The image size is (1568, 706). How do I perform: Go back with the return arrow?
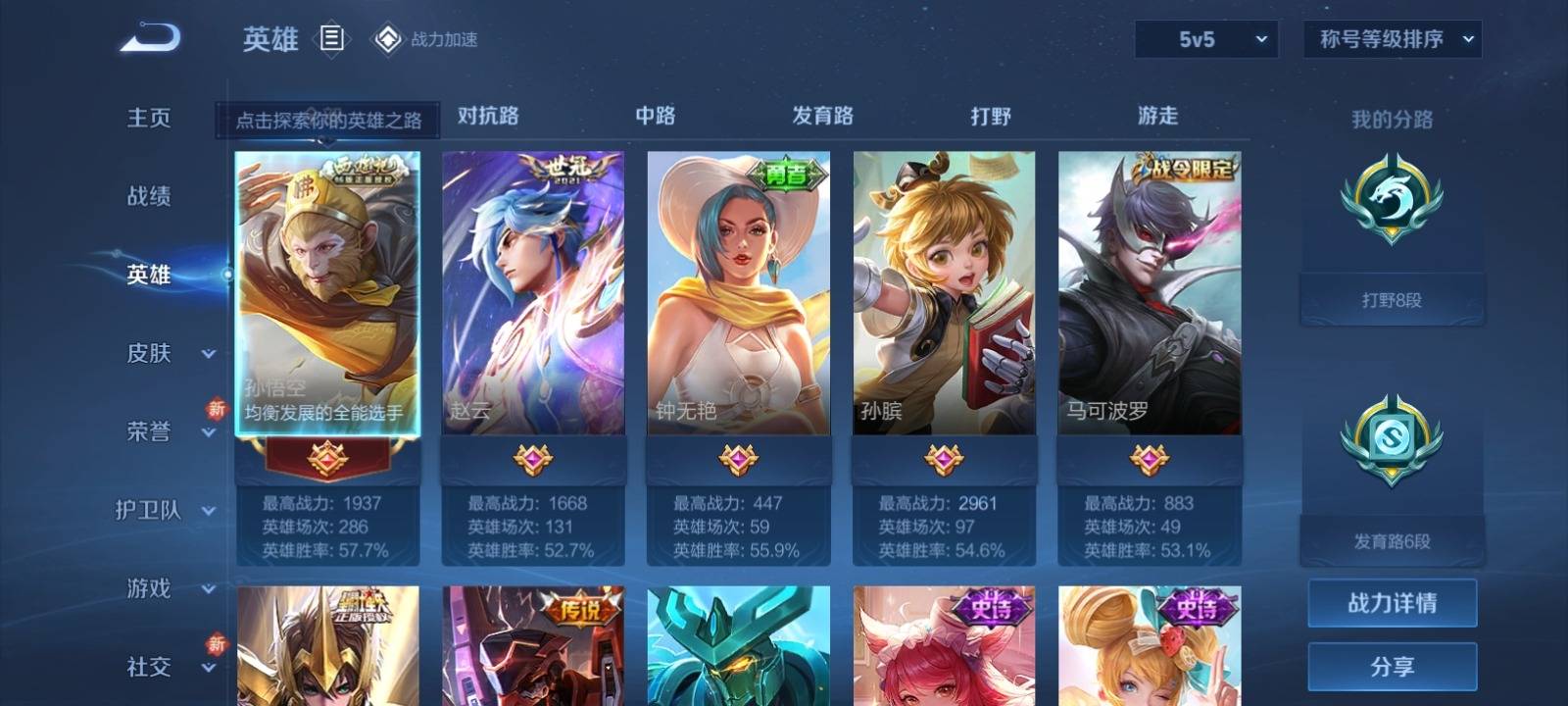click(150, 38)
